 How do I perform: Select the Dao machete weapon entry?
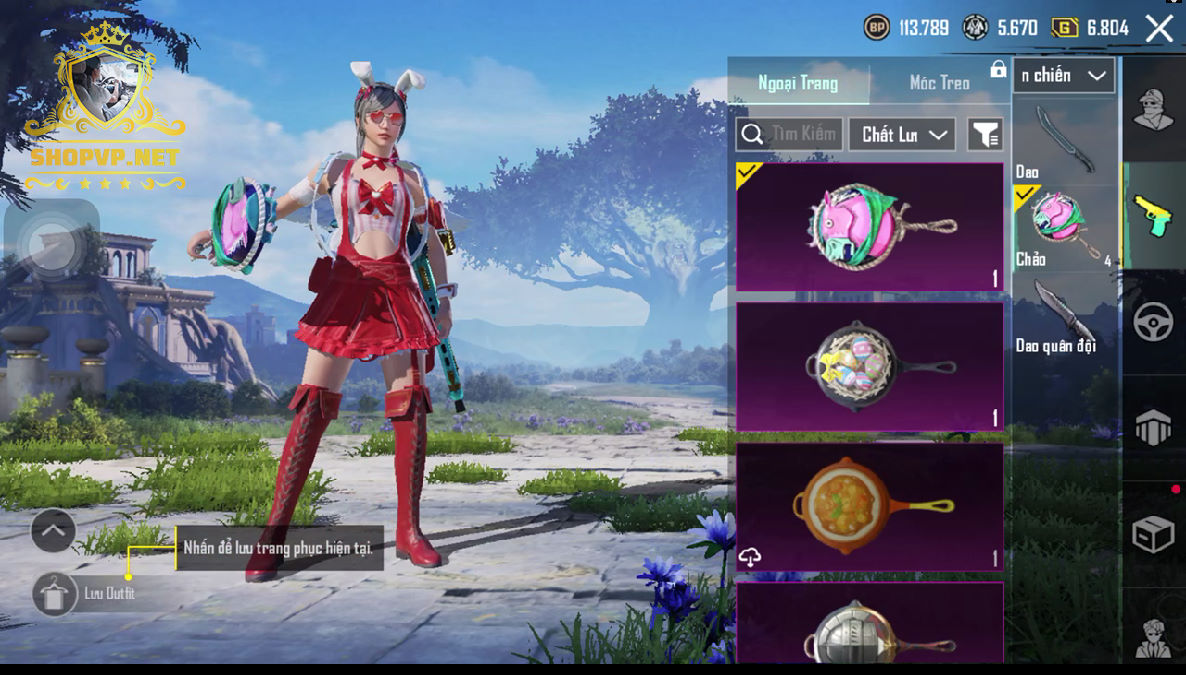coord(1064,141)
